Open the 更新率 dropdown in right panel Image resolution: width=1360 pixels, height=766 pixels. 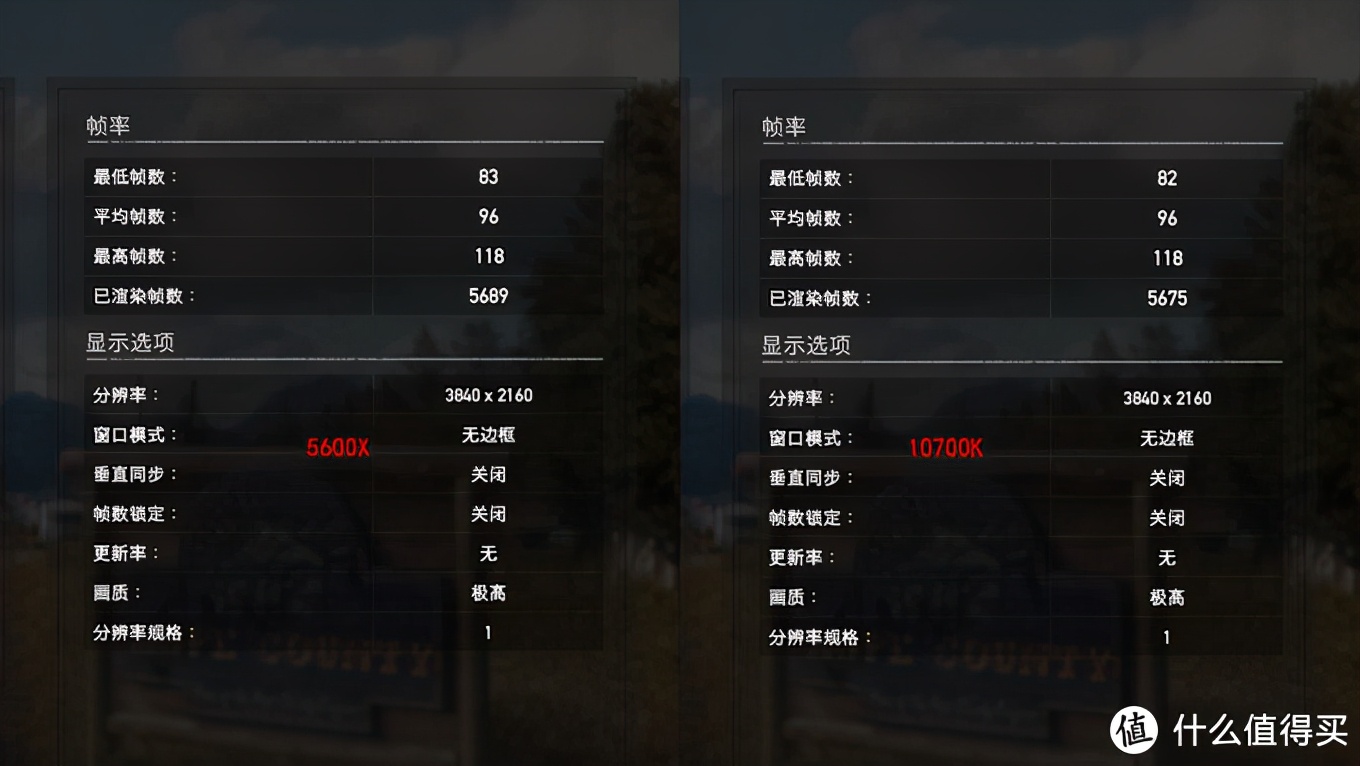click(x=1166, y=557)
